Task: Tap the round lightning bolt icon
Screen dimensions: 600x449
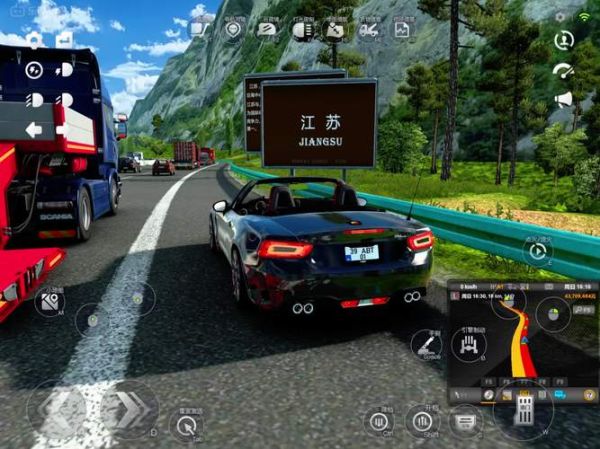Action: (x=34, y=70)
